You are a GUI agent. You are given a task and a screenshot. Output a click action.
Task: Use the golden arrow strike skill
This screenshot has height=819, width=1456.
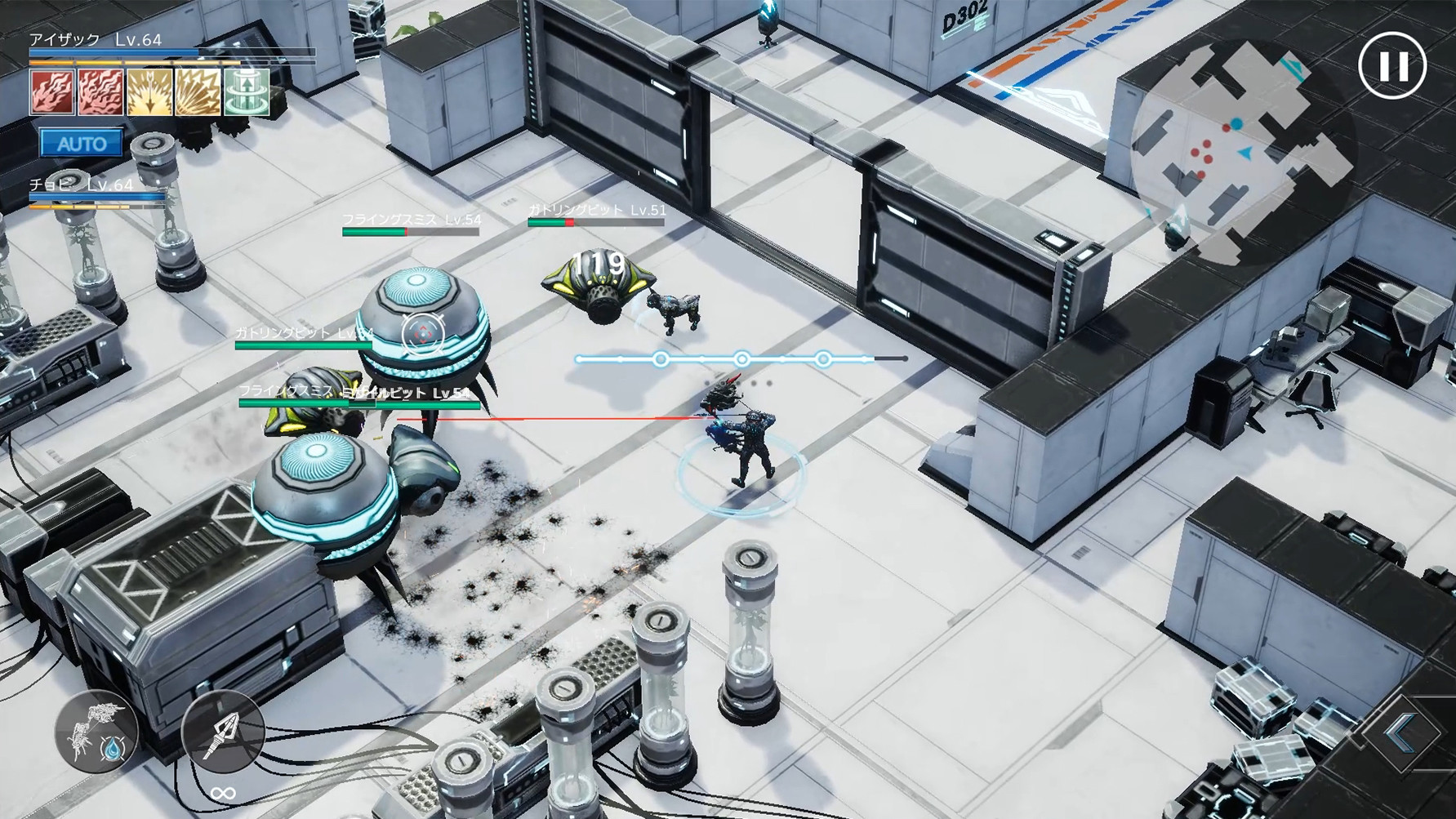(149, 92)
